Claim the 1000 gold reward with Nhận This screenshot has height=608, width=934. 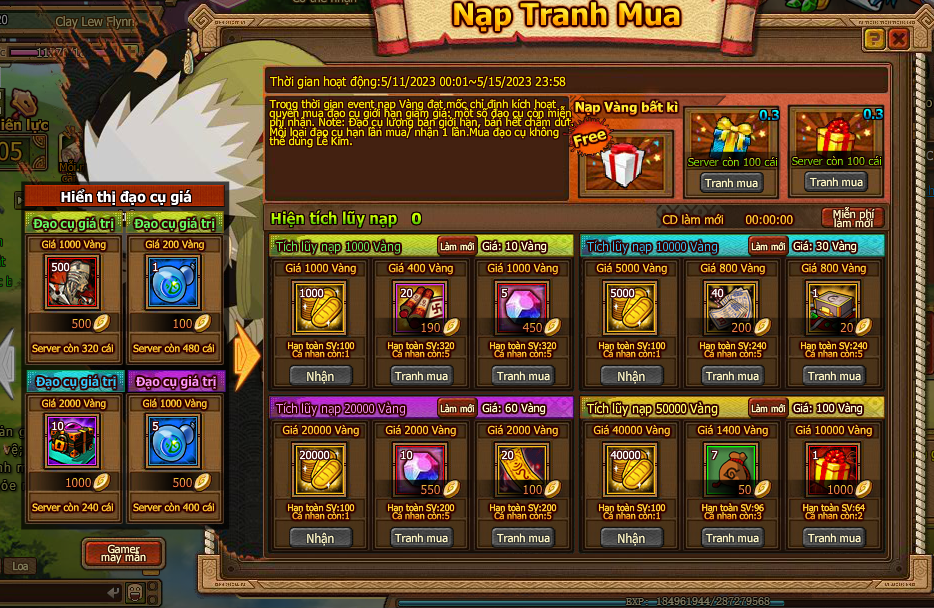pos(320,376)
